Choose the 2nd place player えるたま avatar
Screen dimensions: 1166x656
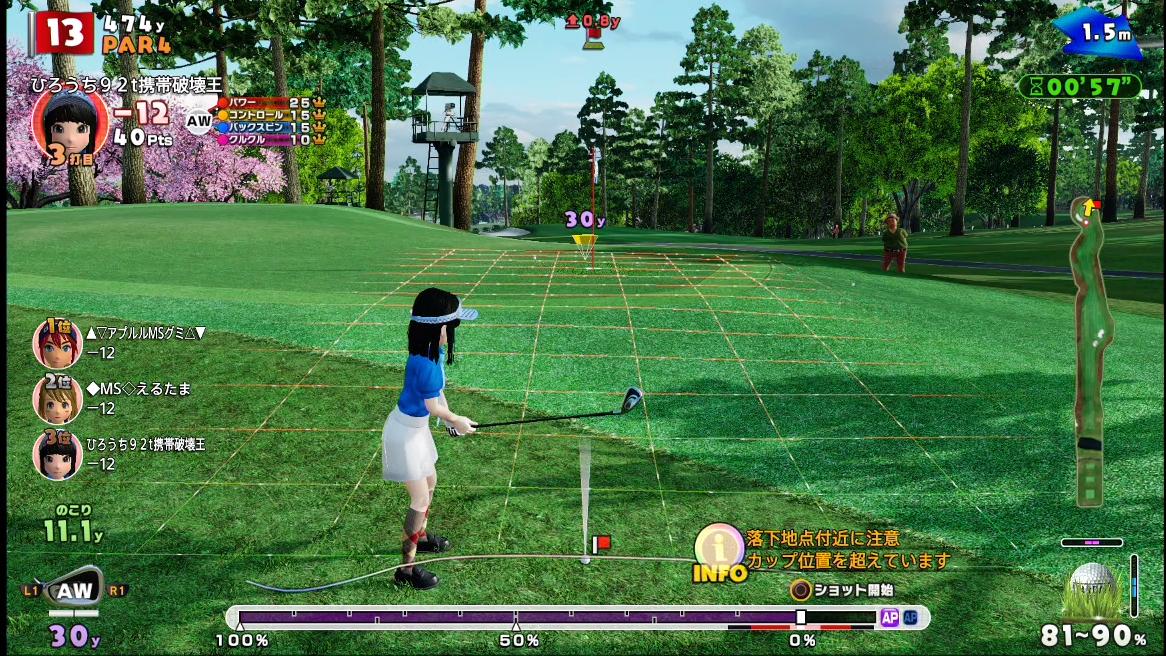(x=57, y=398)
